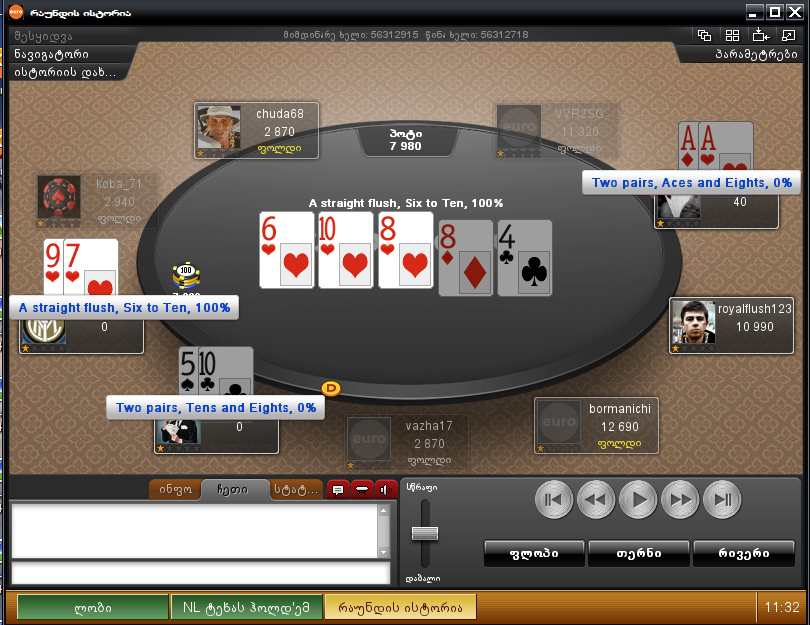Click the replay speed slider handle
Viewport: 810px width, 625px height.
tap(427, 531)
